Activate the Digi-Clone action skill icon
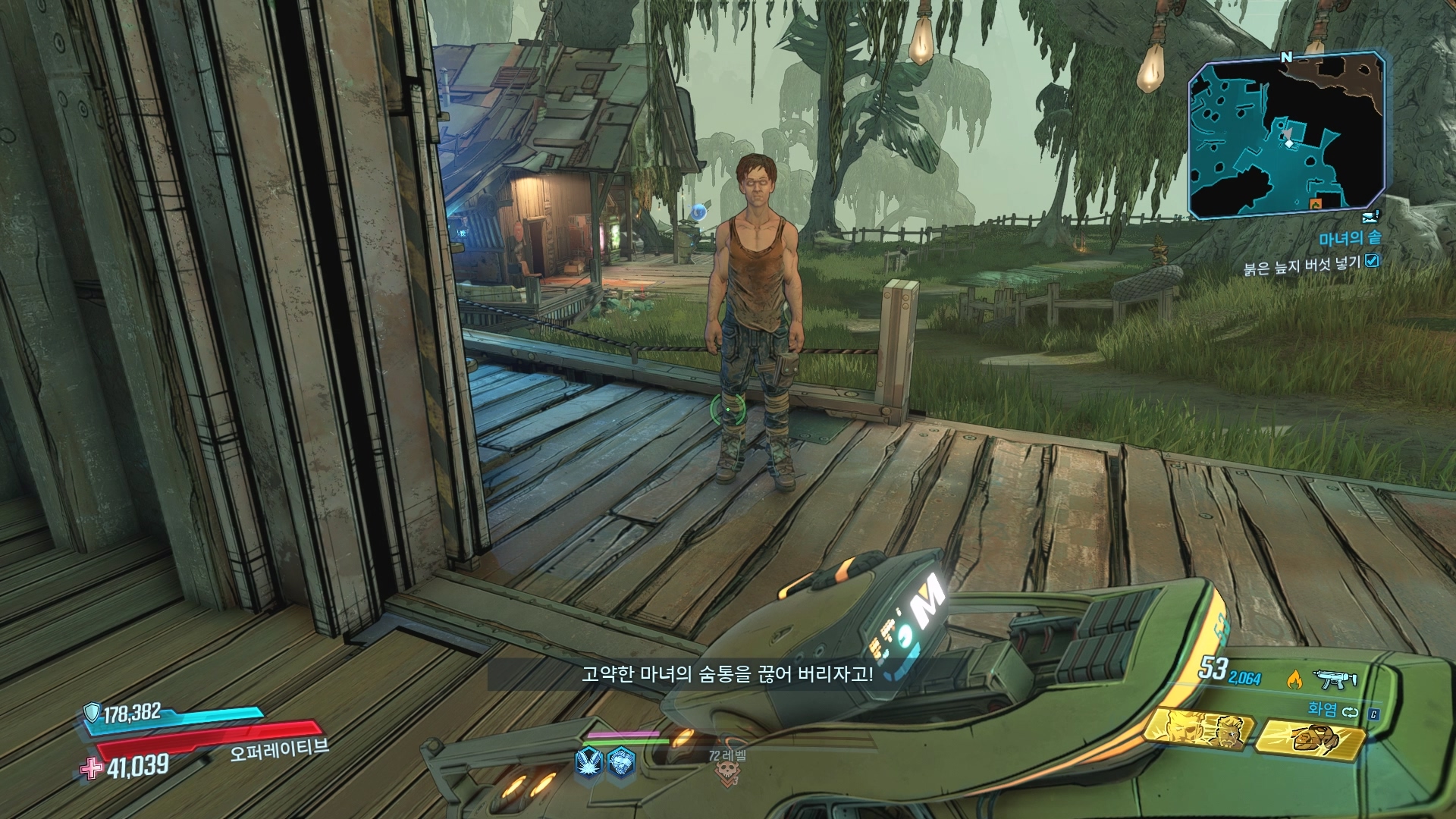This screenshot has width=1456, height=819. tap(1200, 733)
